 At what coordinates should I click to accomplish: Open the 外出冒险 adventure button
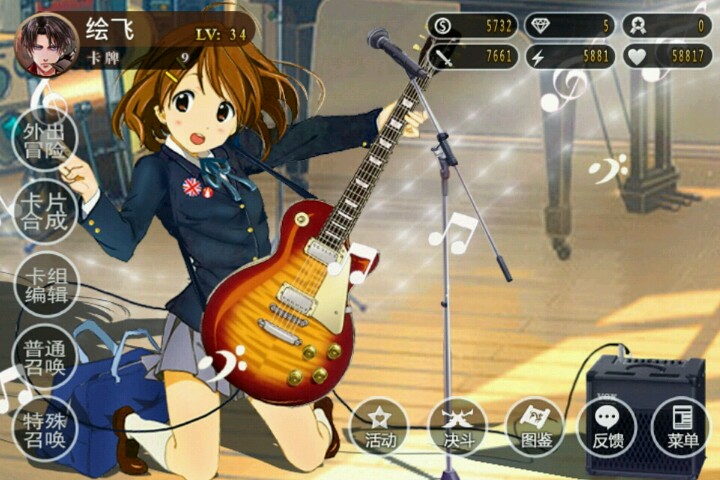tap(45, 141)
